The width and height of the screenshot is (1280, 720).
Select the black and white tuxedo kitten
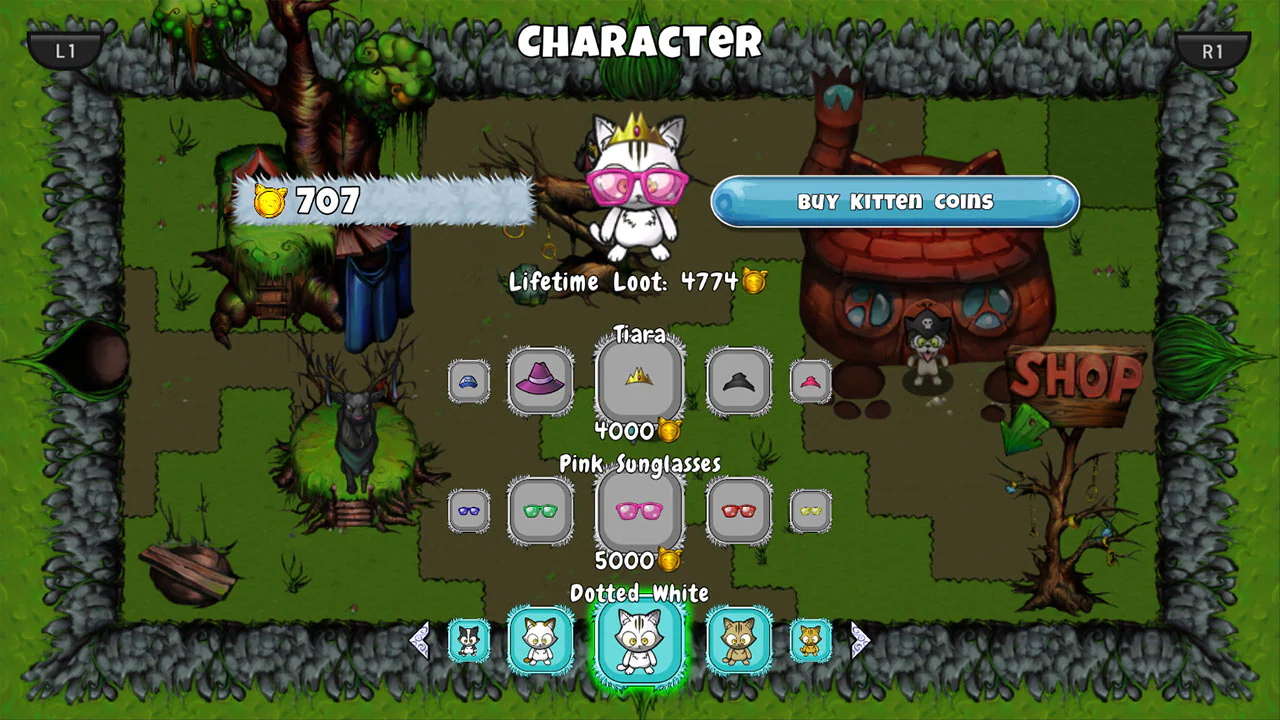click(469, 640)
